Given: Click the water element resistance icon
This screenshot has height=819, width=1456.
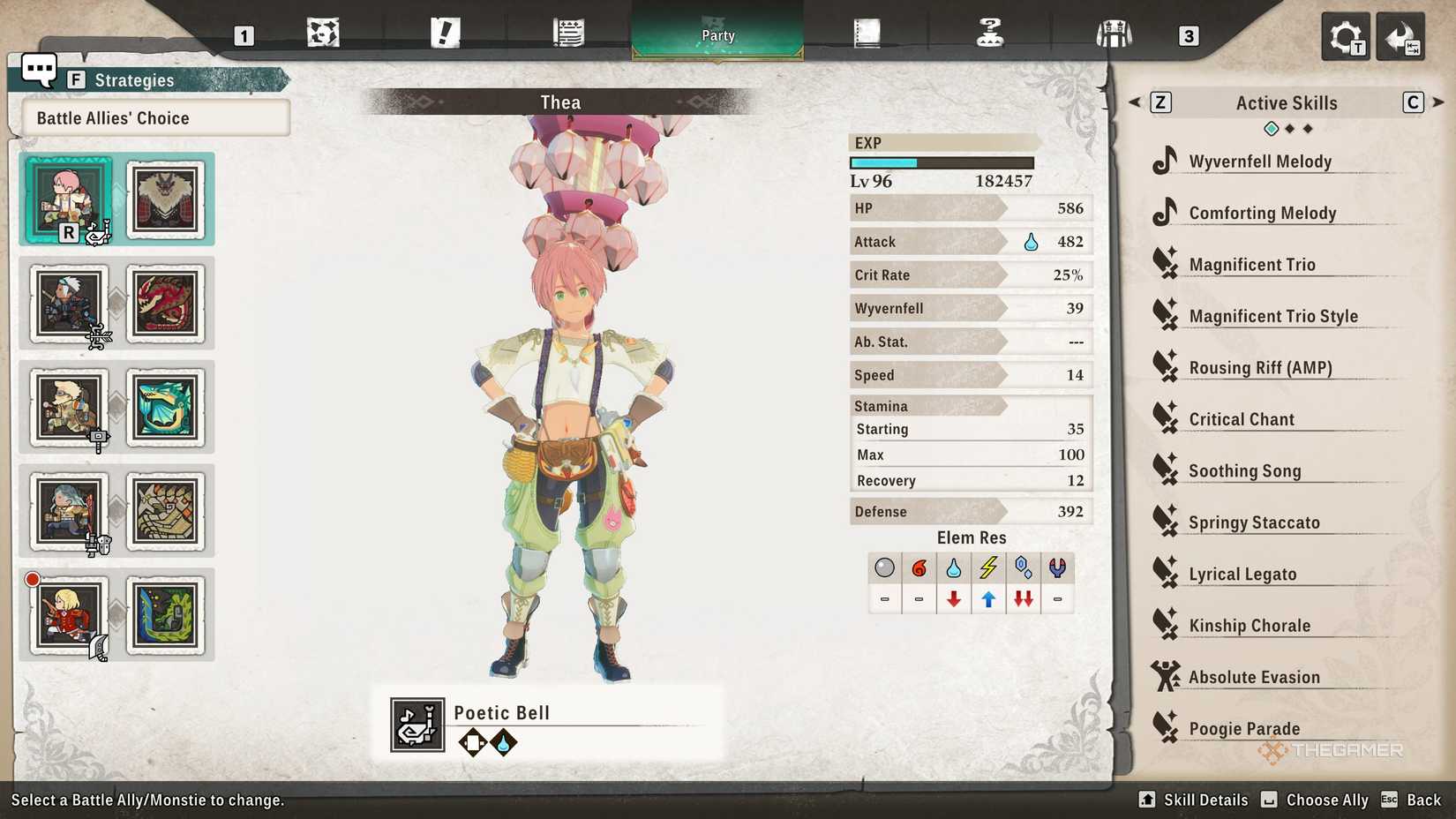Looking at the screenshot, I should point(954,568).
